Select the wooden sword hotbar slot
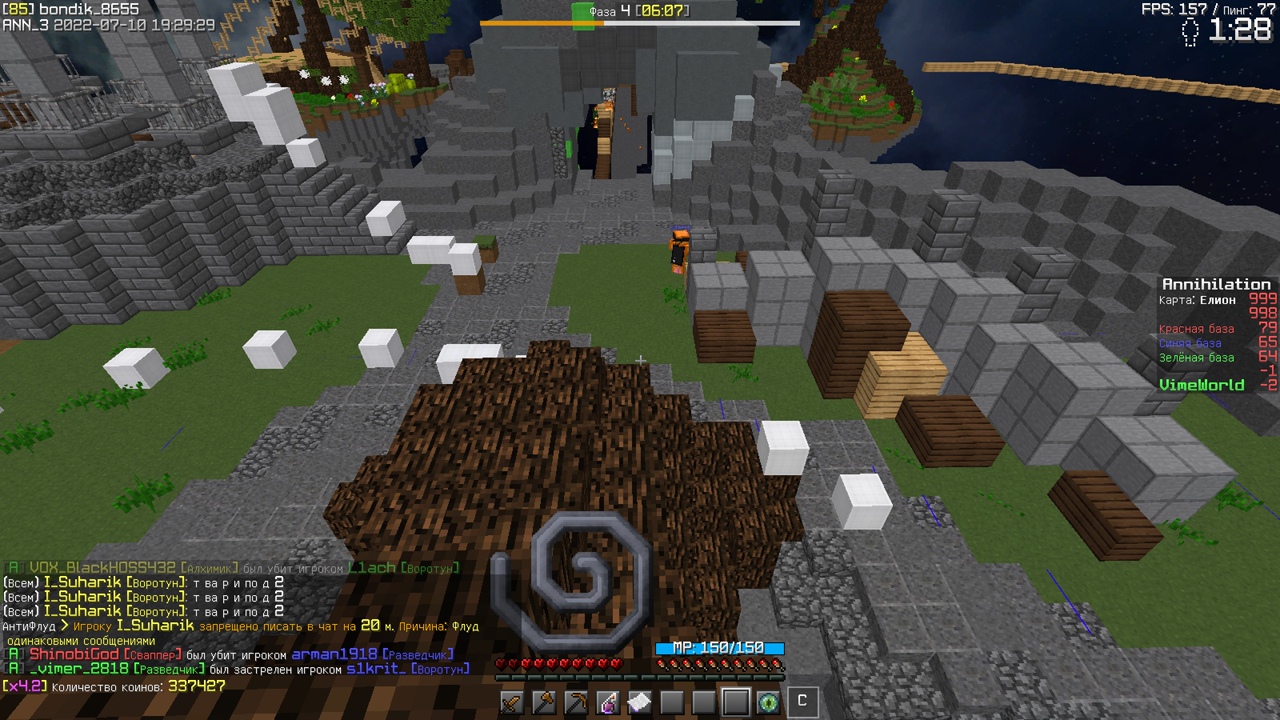The width and height of the screenshot is (1280, 720). pos(512,702)
